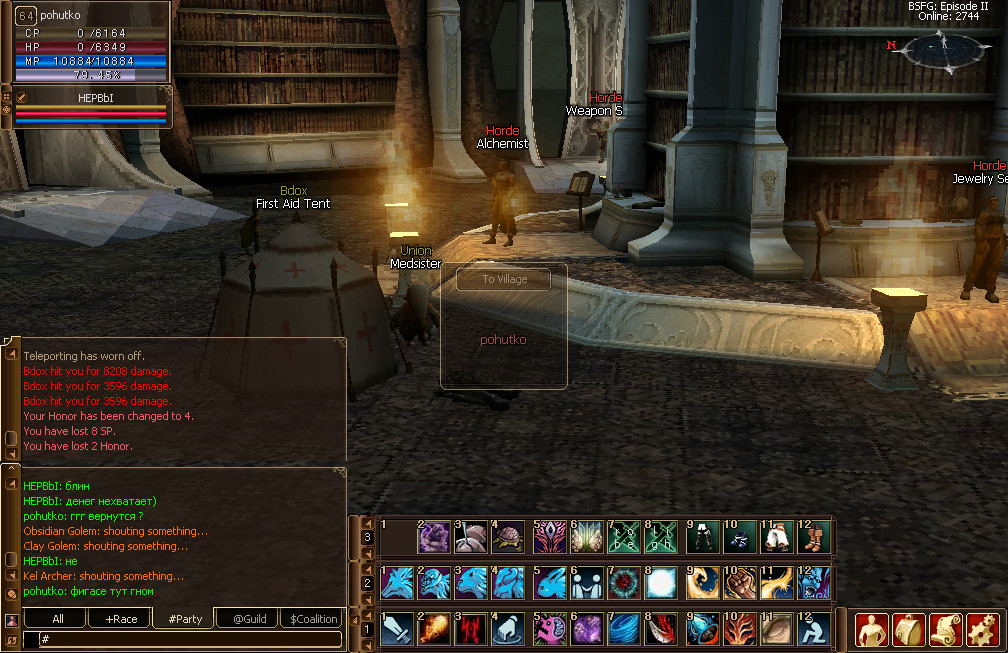
Task: Activate the clenched fist skill
Action: pyautogui.click(x=739, y=582)
